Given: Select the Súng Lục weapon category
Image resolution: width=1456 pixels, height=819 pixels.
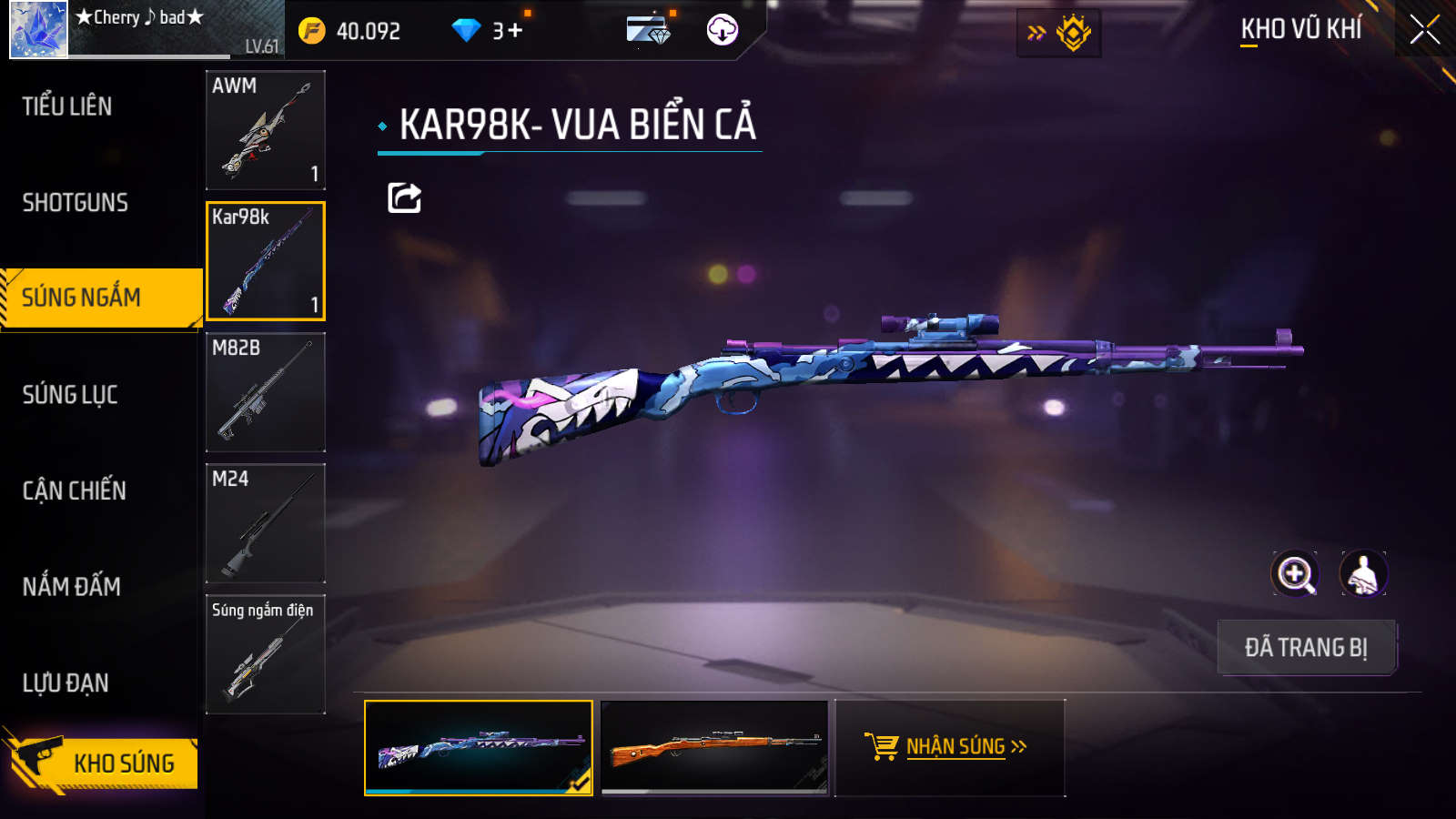Looking at the screenshot, I should click(70, 394).
